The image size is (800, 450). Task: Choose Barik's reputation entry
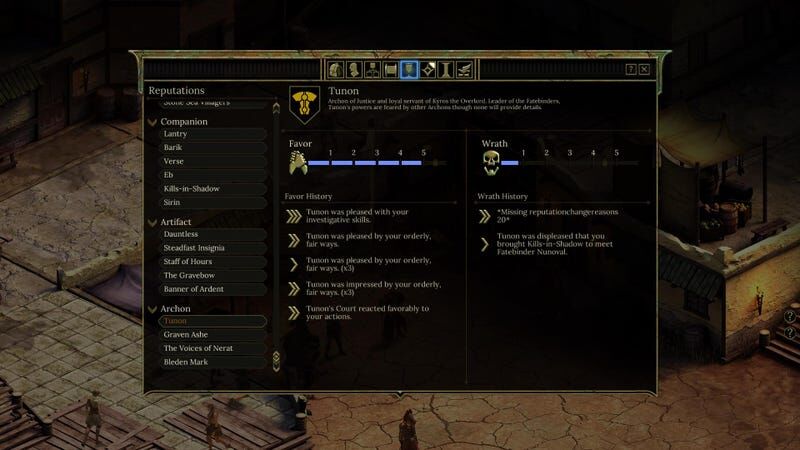[173, 148]
